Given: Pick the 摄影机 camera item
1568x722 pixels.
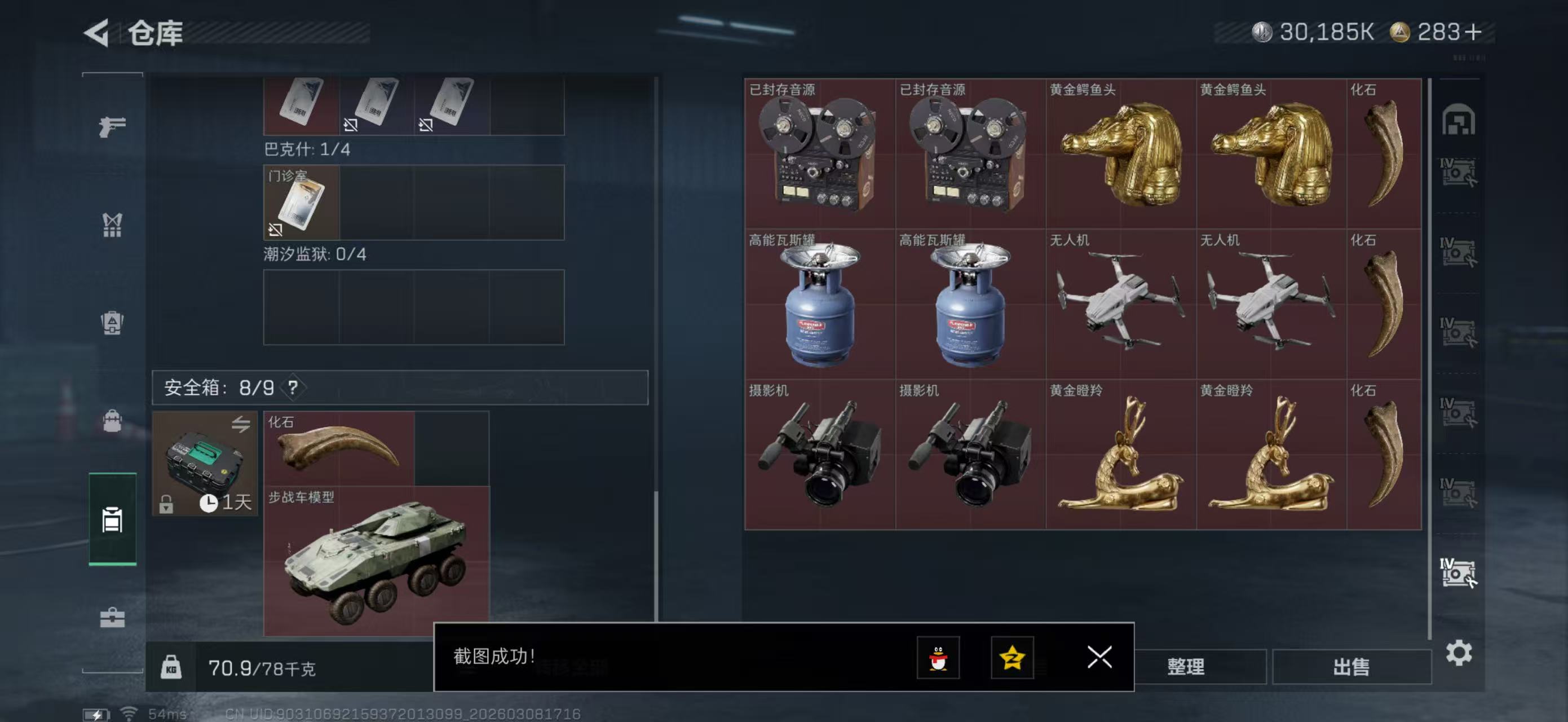Looking at the screenshot, I should point(819,454).
